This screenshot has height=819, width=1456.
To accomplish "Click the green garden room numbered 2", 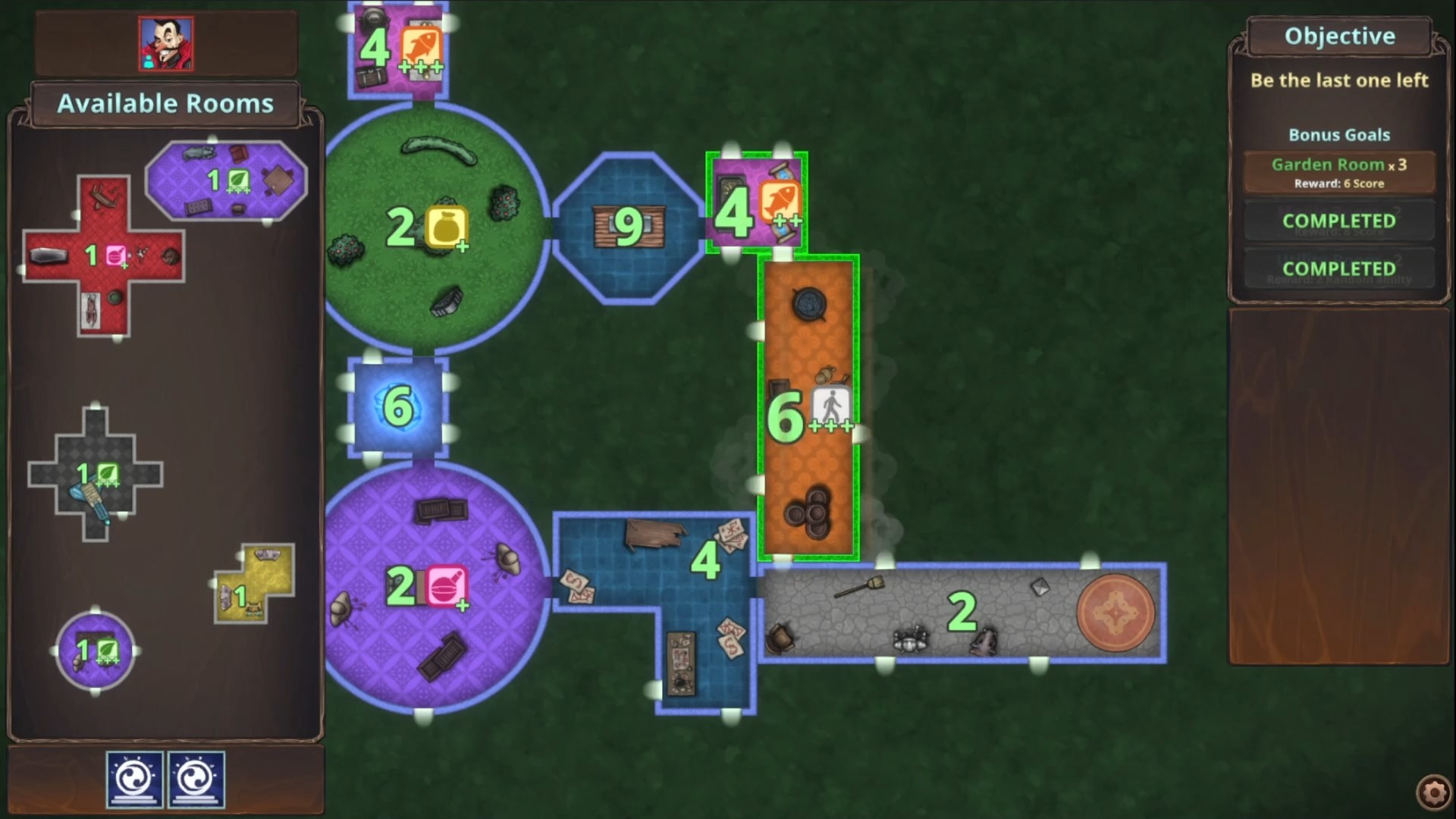I will [x=432, y=227].
